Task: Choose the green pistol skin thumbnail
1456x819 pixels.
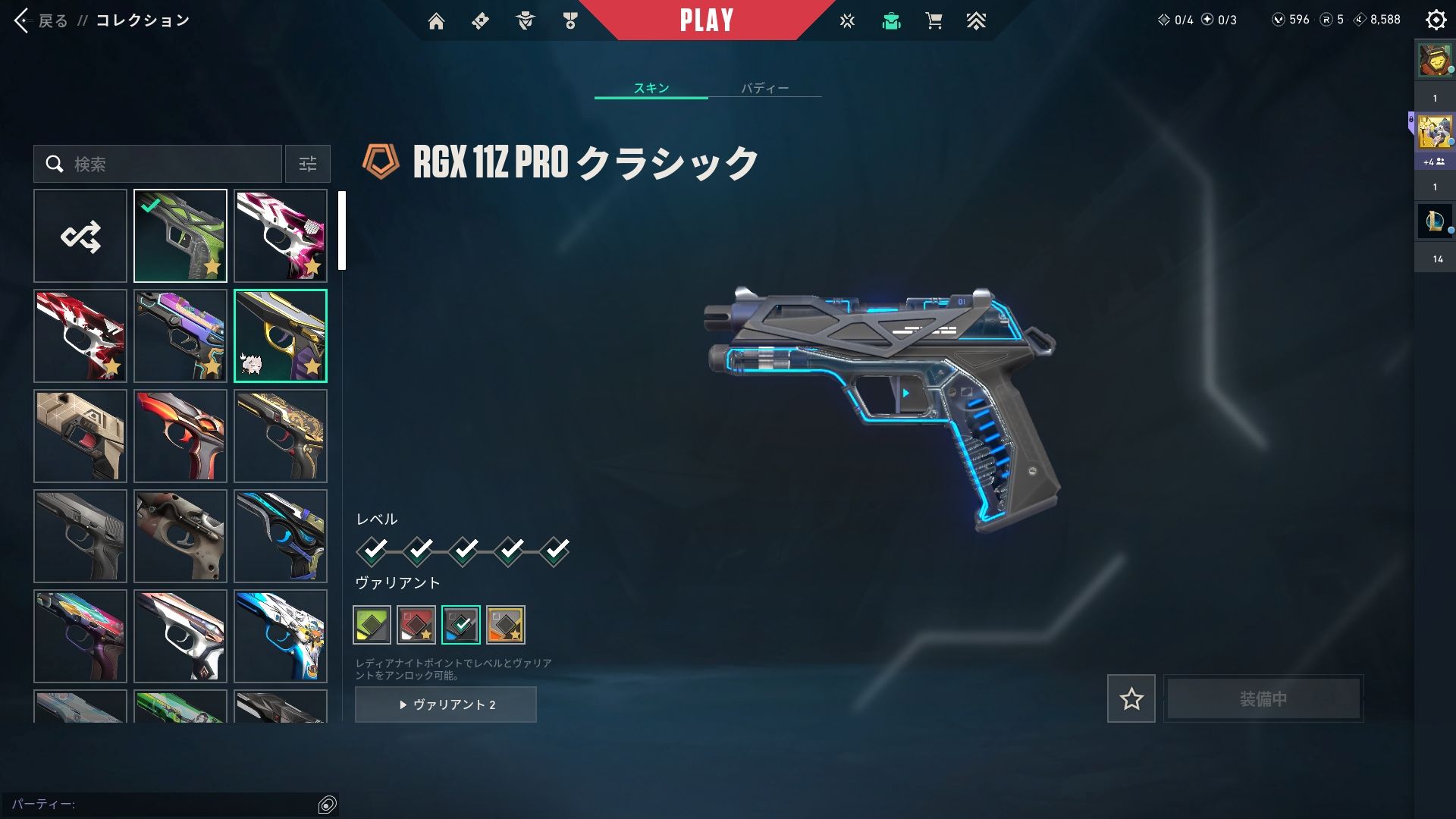Action: coord(180,236)
